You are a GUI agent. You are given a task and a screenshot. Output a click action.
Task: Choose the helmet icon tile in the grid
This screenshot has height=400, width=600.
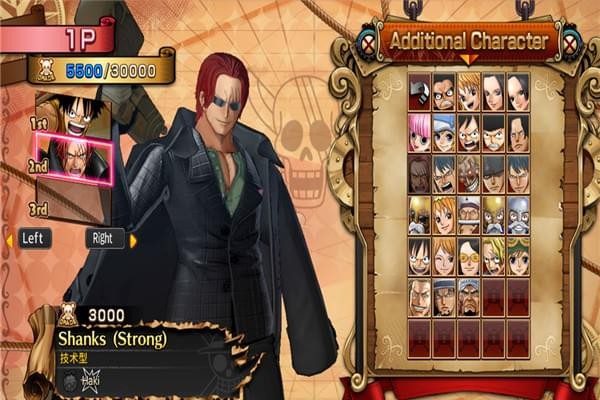420,93
